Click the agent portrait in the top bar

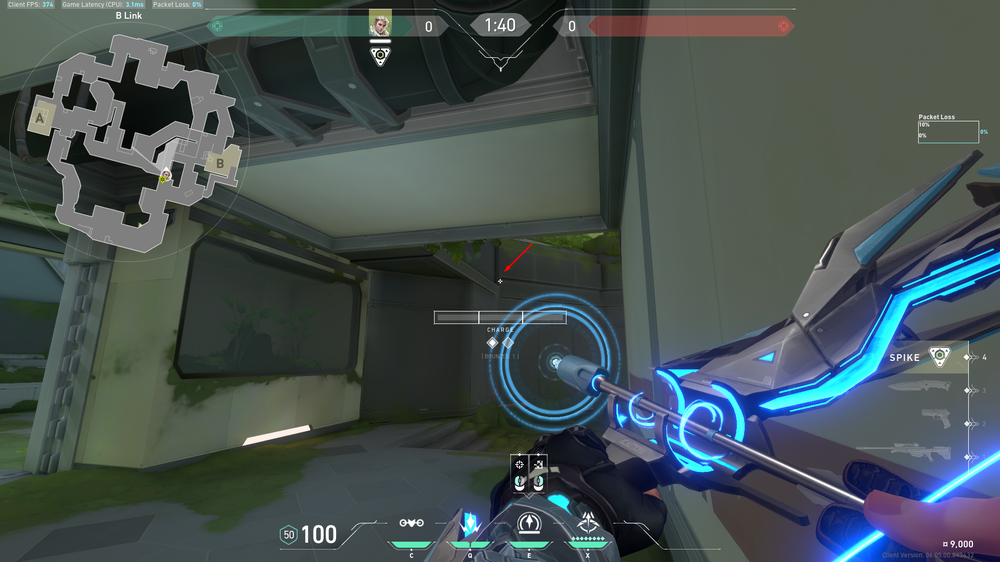pyautogui.click(x=380, y=24)
